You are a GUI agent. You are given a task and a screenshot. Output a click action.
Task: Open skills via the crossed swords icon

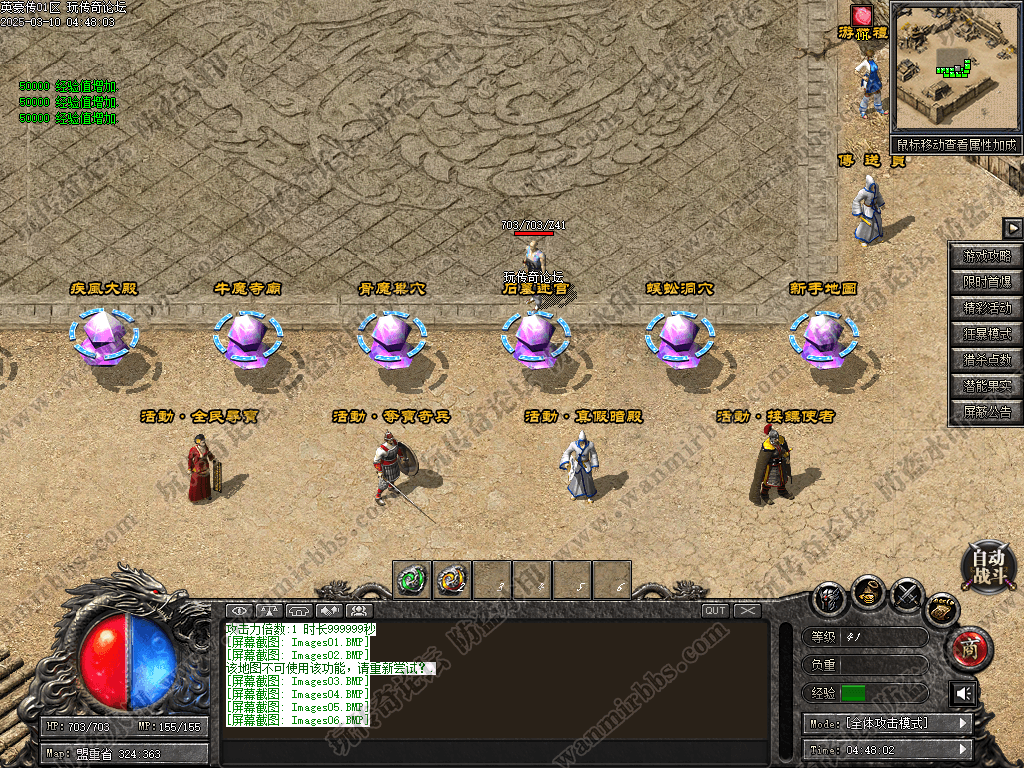pyautogui.click(x=907, y=595)
